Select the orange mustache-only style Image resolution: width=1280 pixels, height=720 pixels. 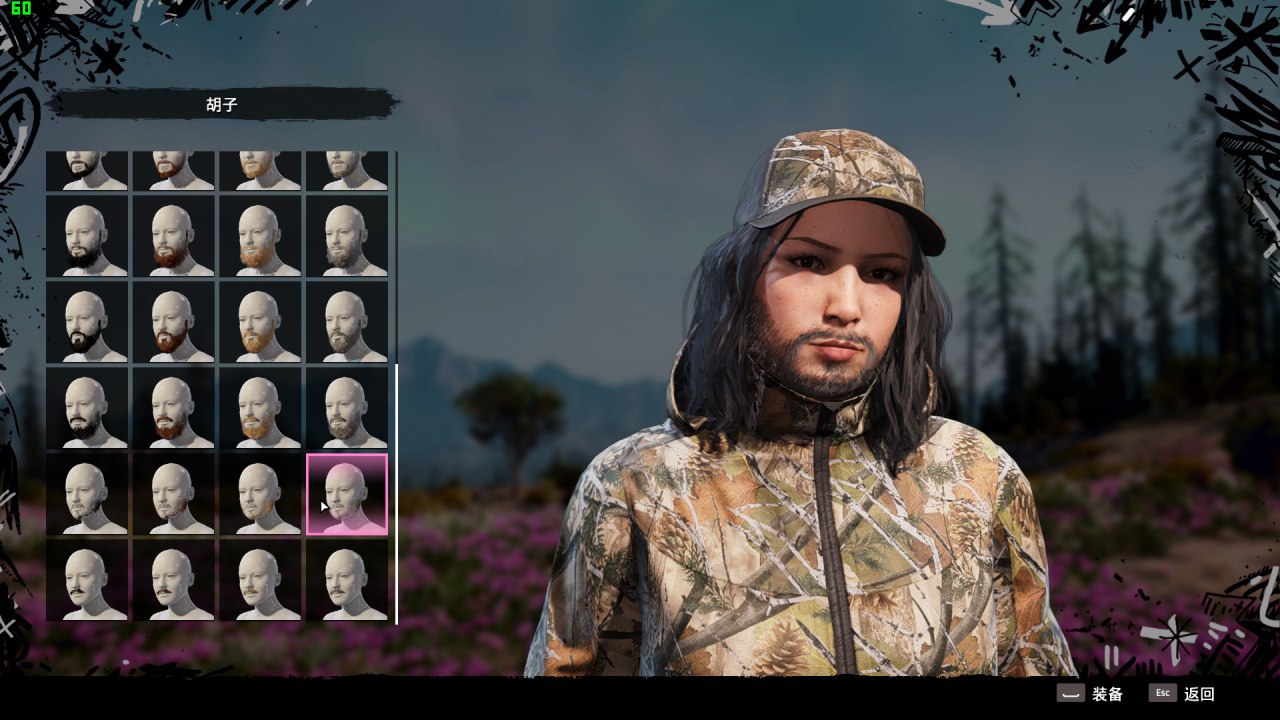pos(260,580)
